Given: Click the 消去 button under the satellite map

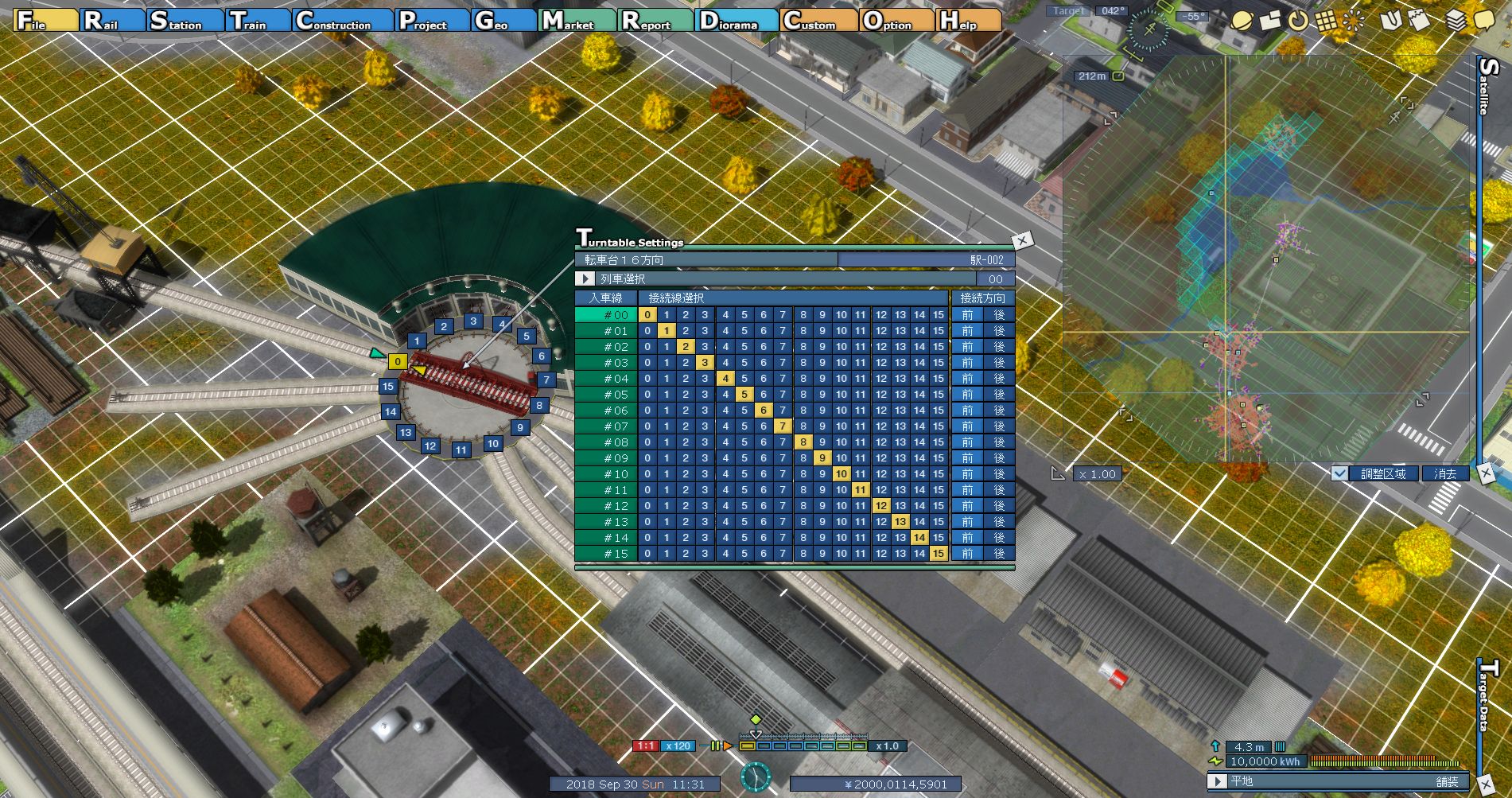Looking at the screenshot, I should (1445, 473).
